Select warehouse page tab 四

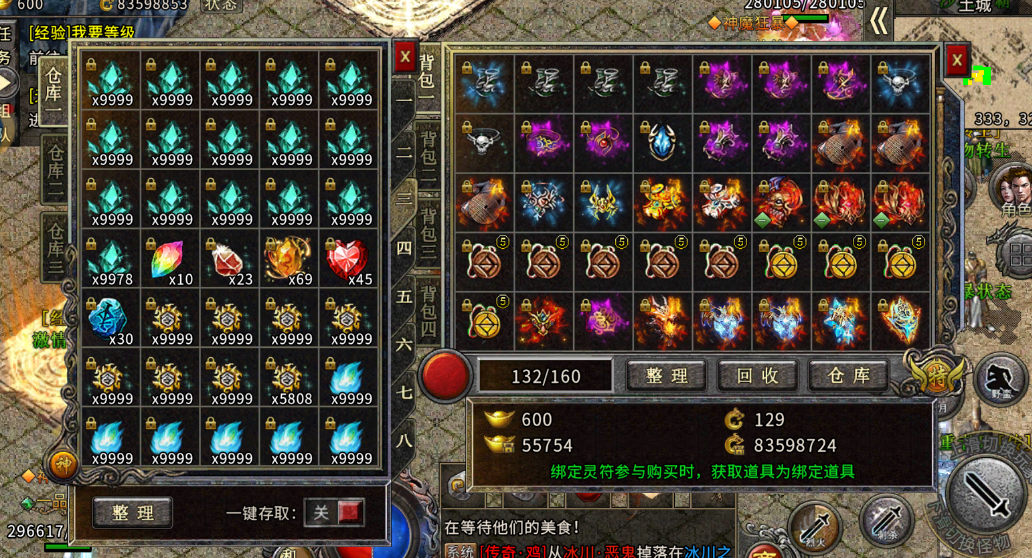coord(404,247)
